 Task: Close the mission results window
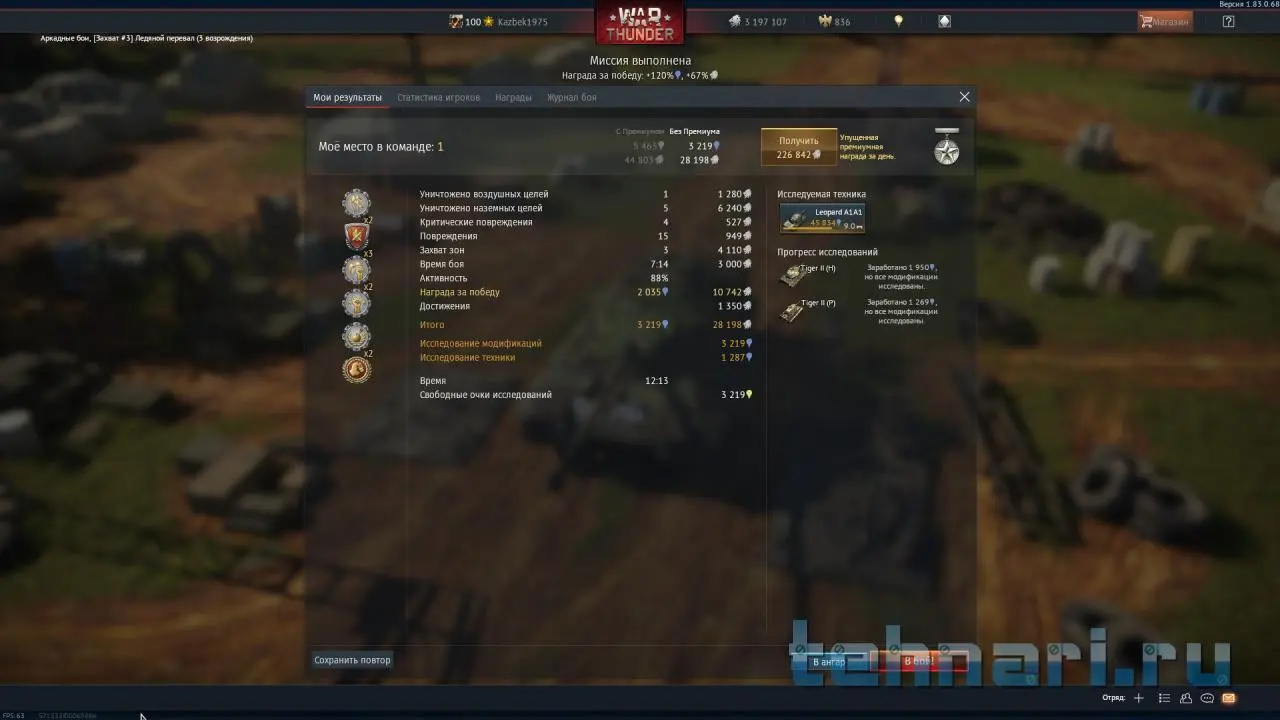[x=964, y=97]
